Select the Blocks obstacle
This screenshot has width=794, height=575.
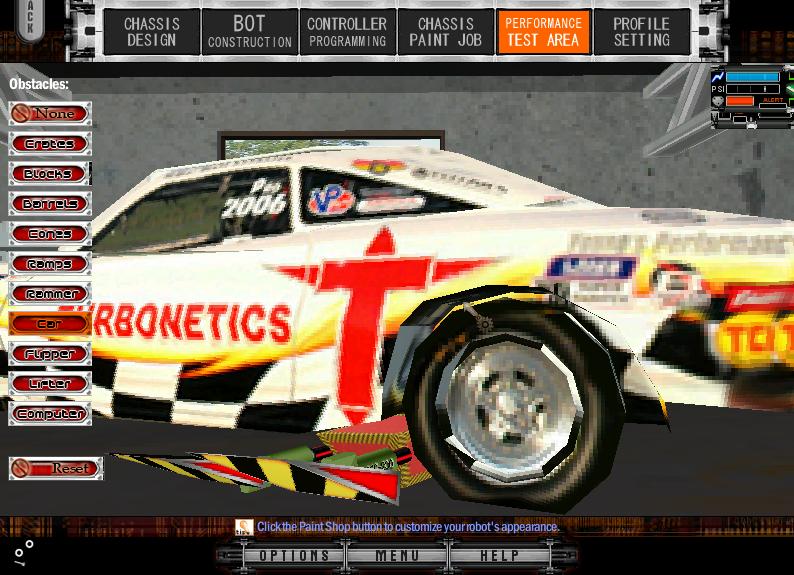pos(50,174)
